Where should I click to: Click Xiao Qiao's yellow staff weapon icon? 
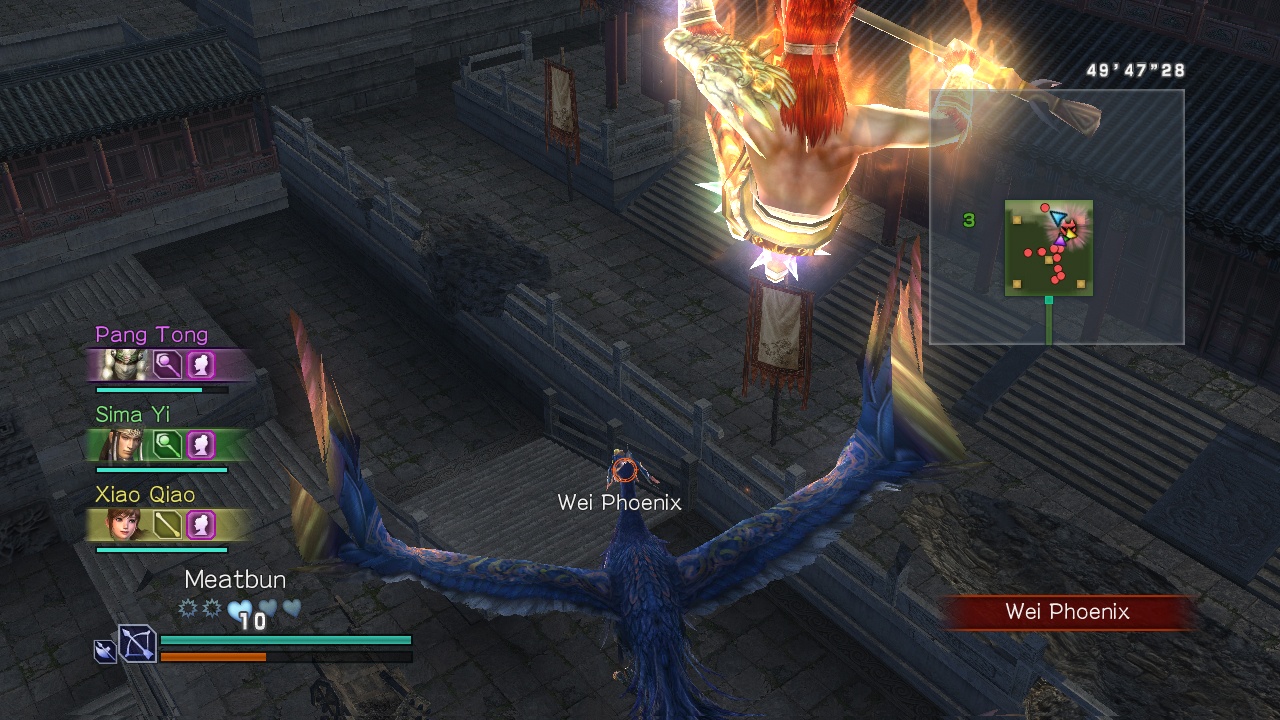pos(167,524)
